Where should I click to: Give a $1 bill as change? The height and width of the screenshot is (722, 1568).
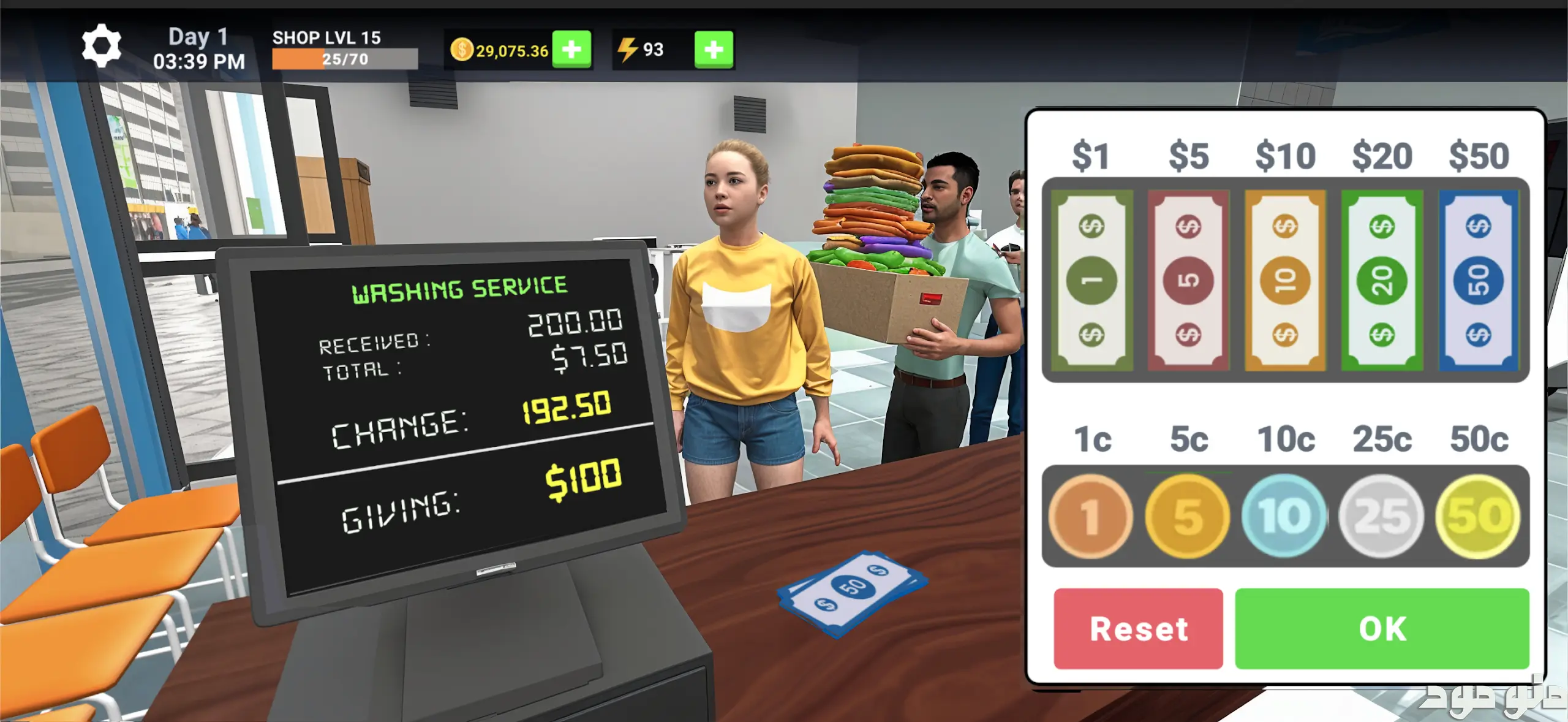[1091, 281]
